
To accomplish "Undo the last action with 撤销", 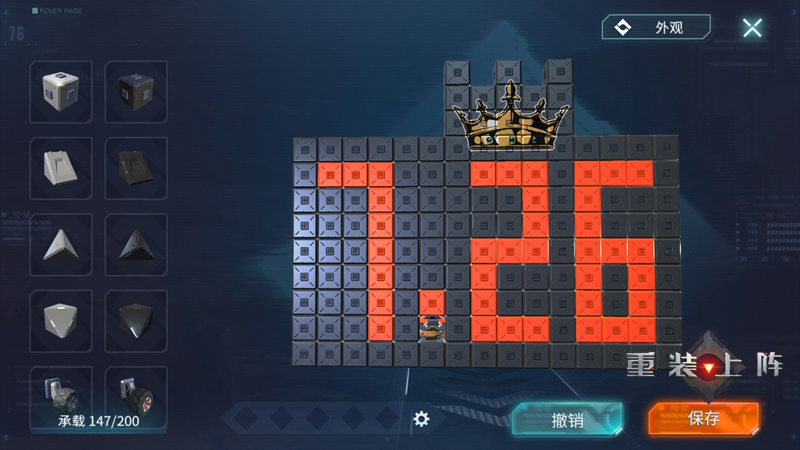I will pos(567,420).
